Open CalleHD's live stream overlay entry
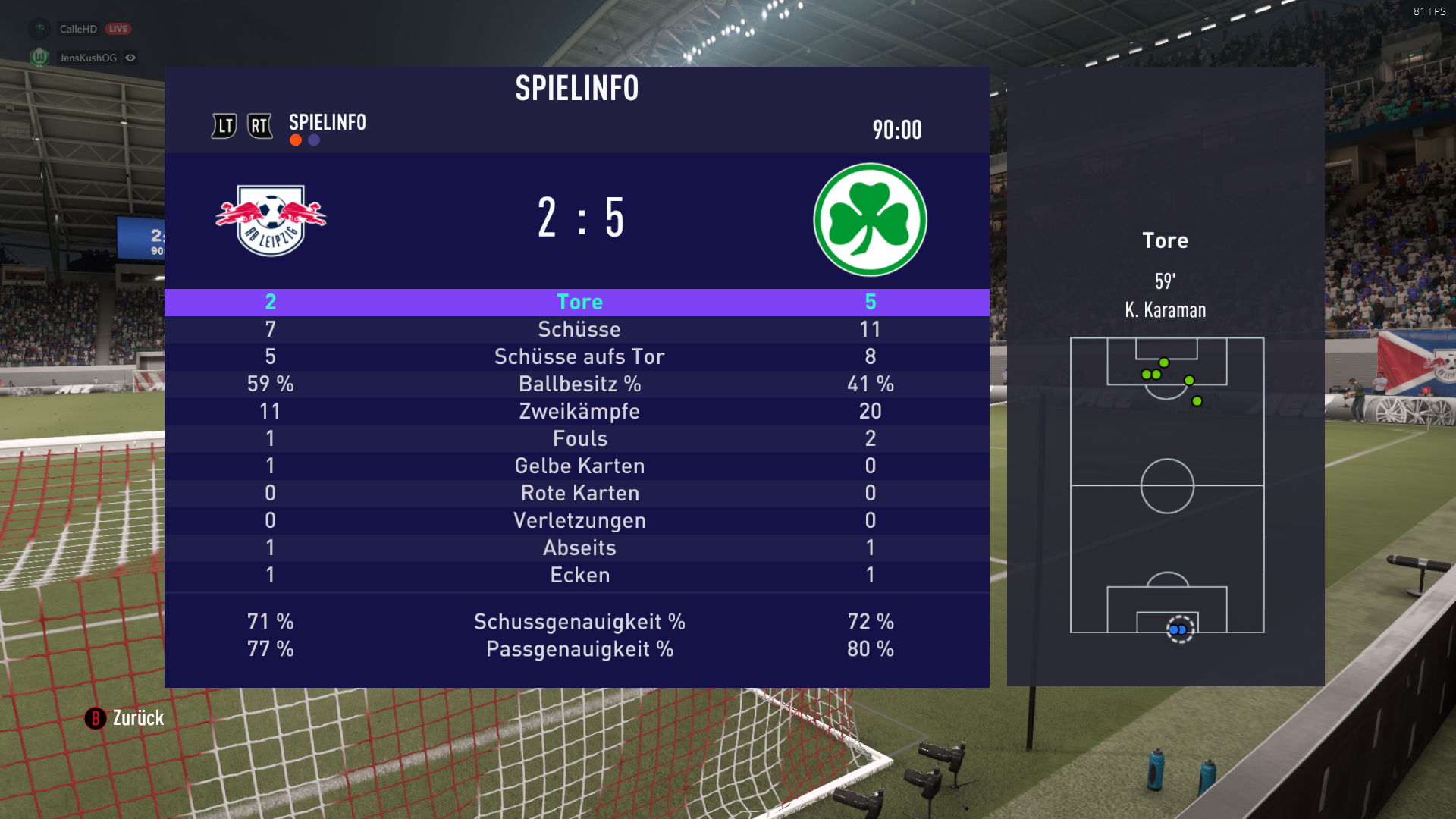The width and height of the screenshot is (1456, 819). [78, 29]
